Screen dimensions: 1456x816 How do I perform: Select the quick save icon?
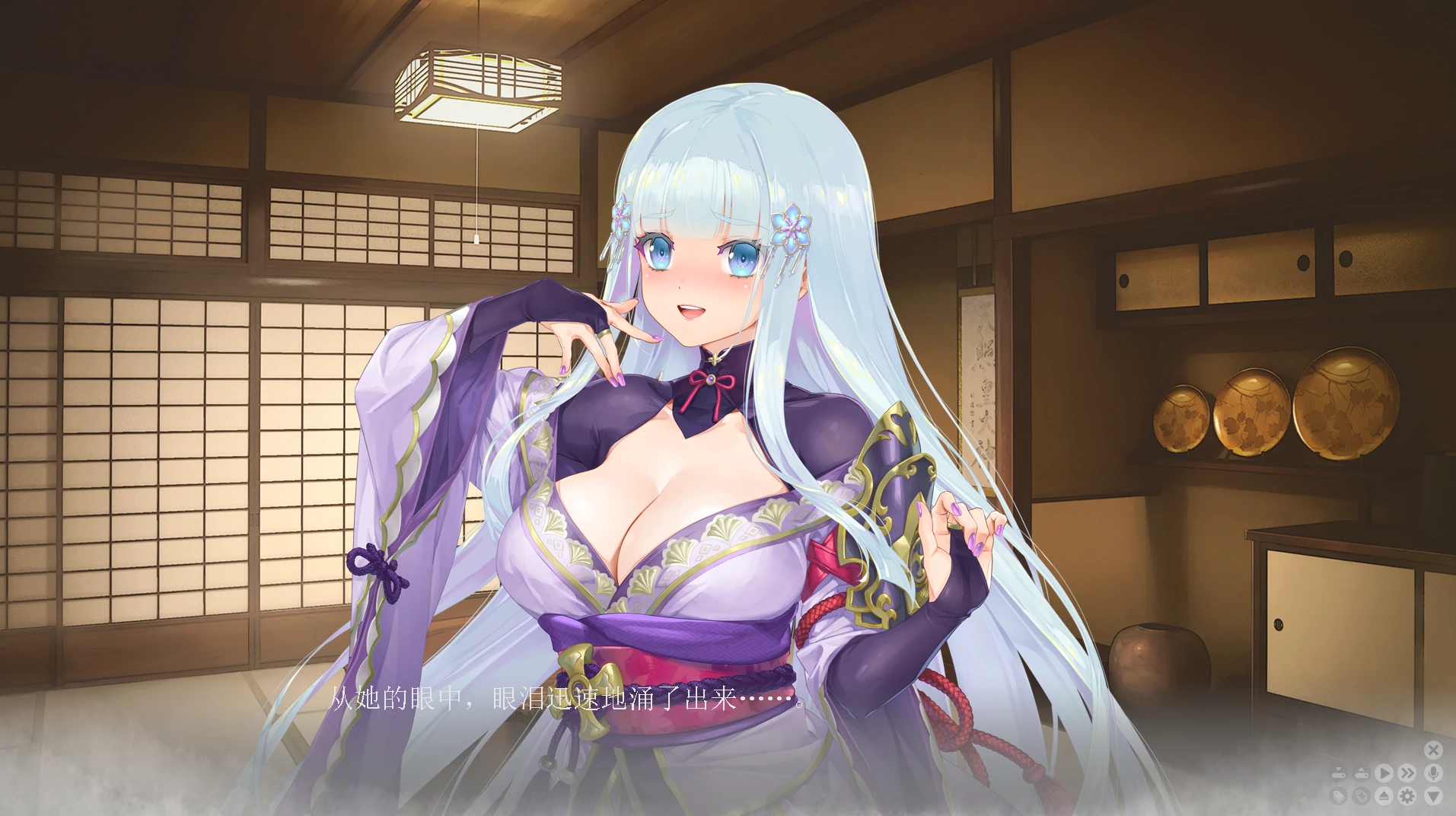pos(1339,772)
